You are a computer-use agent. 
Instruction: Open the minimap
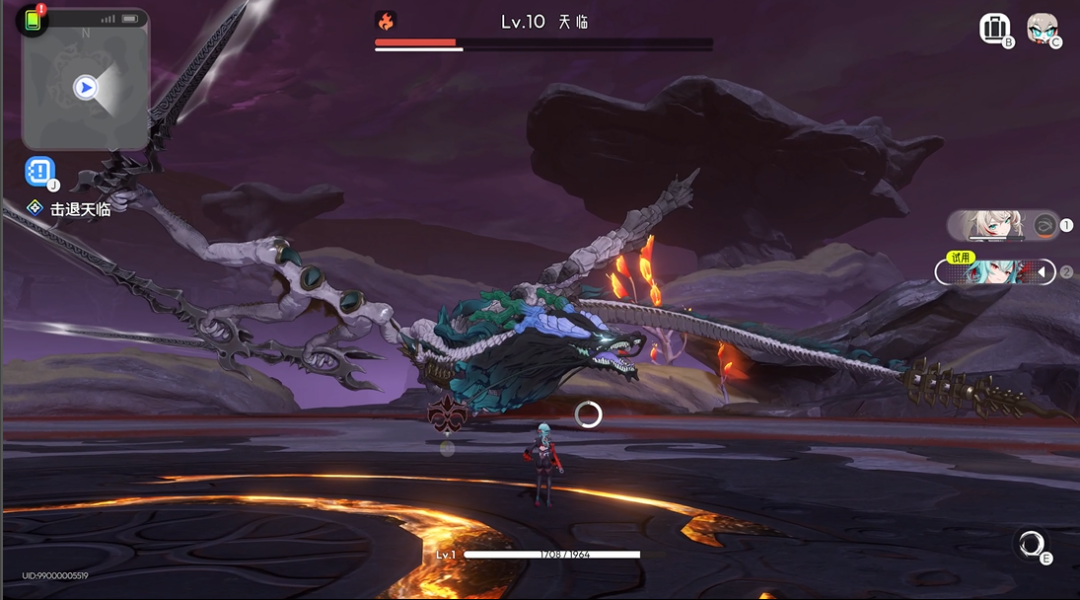[86, 88]
